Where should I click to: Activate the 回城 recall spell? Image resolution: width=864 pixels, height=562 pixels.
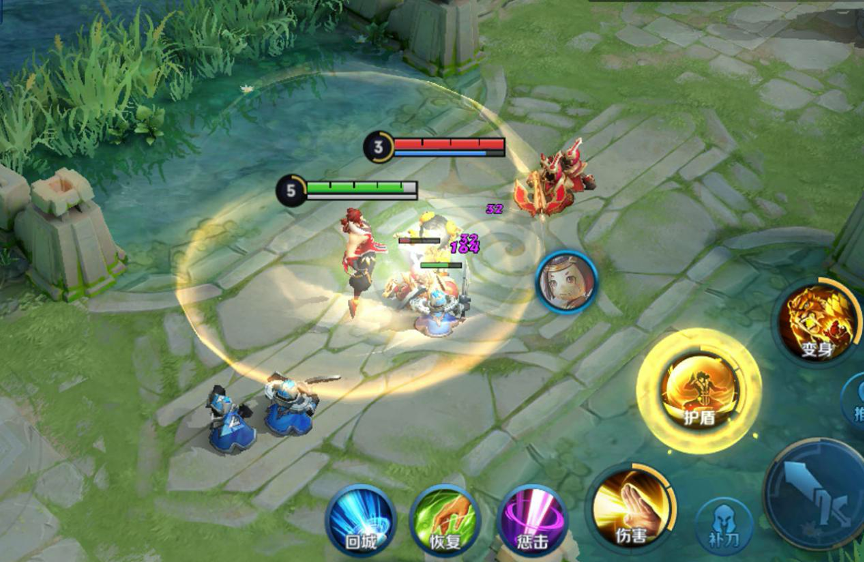(360, 519)
